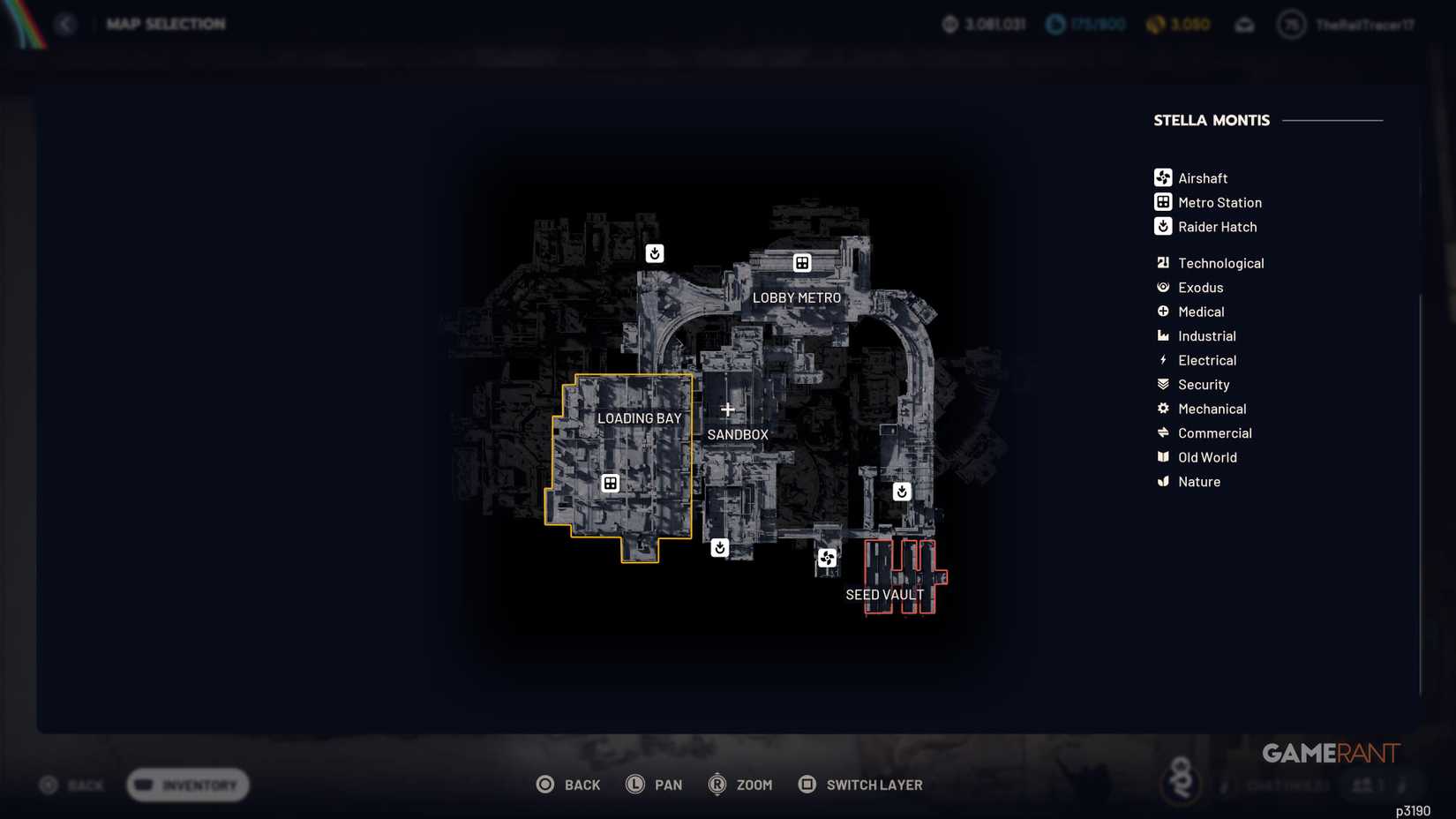Screen dimensions: 1456x819
Task: Click the back arrow next to Map Selection
Action: tap(64, 24)
